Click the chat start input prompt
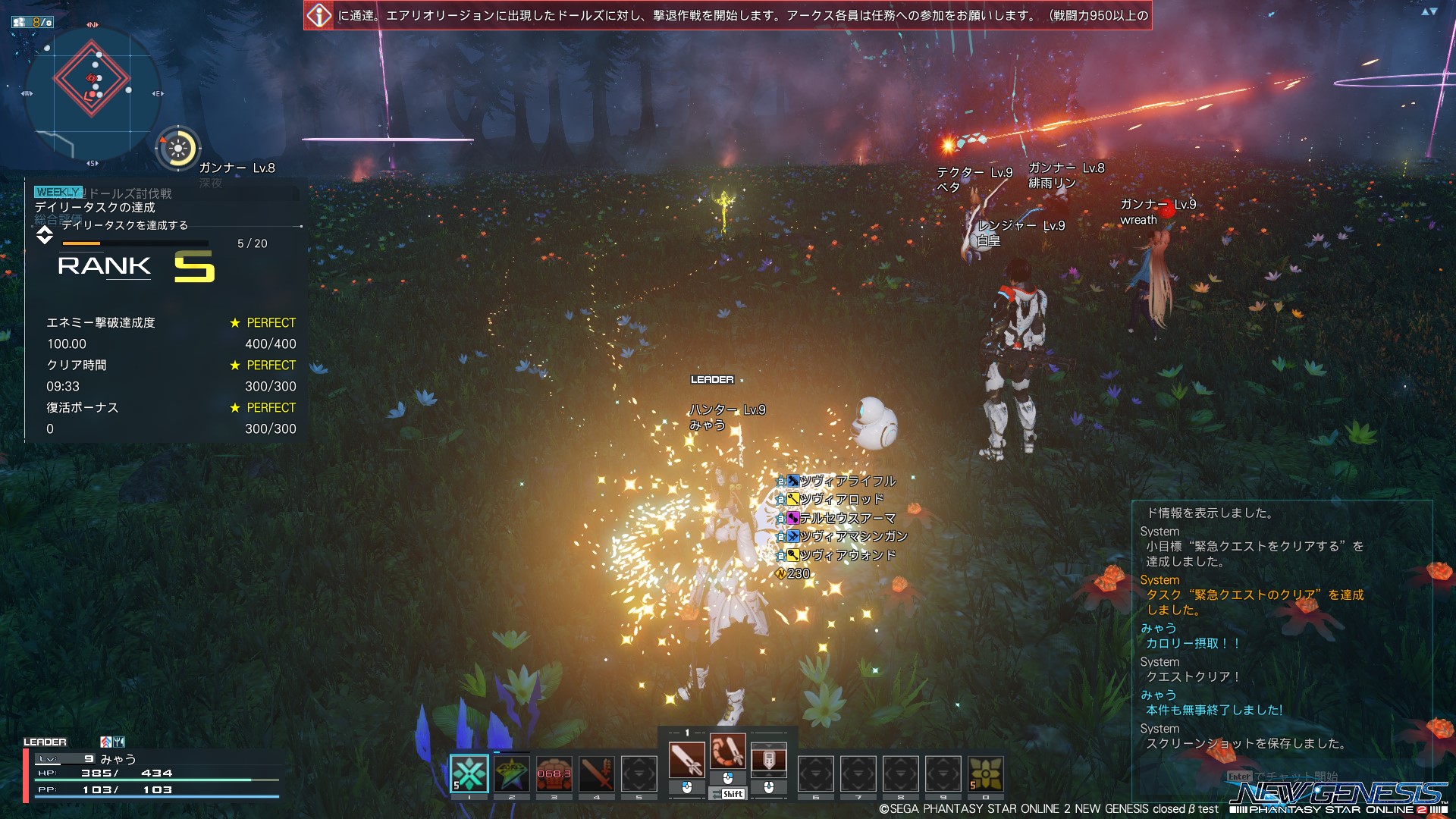 pyautogui.click(x=1282, y=777)
